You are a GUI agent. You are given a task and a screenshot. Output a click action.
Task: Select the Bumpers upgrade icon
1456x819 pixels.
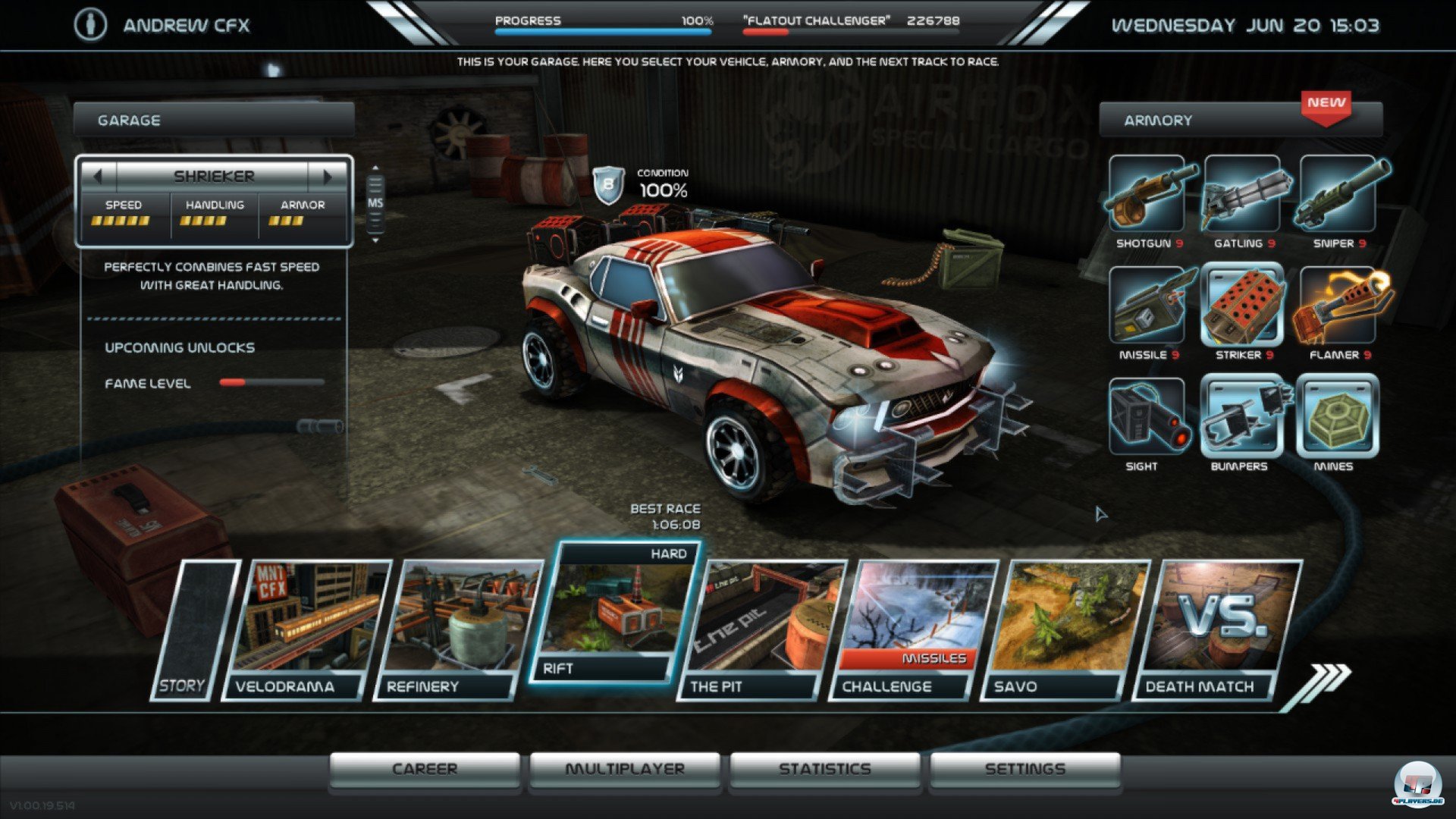(1243, 417)
